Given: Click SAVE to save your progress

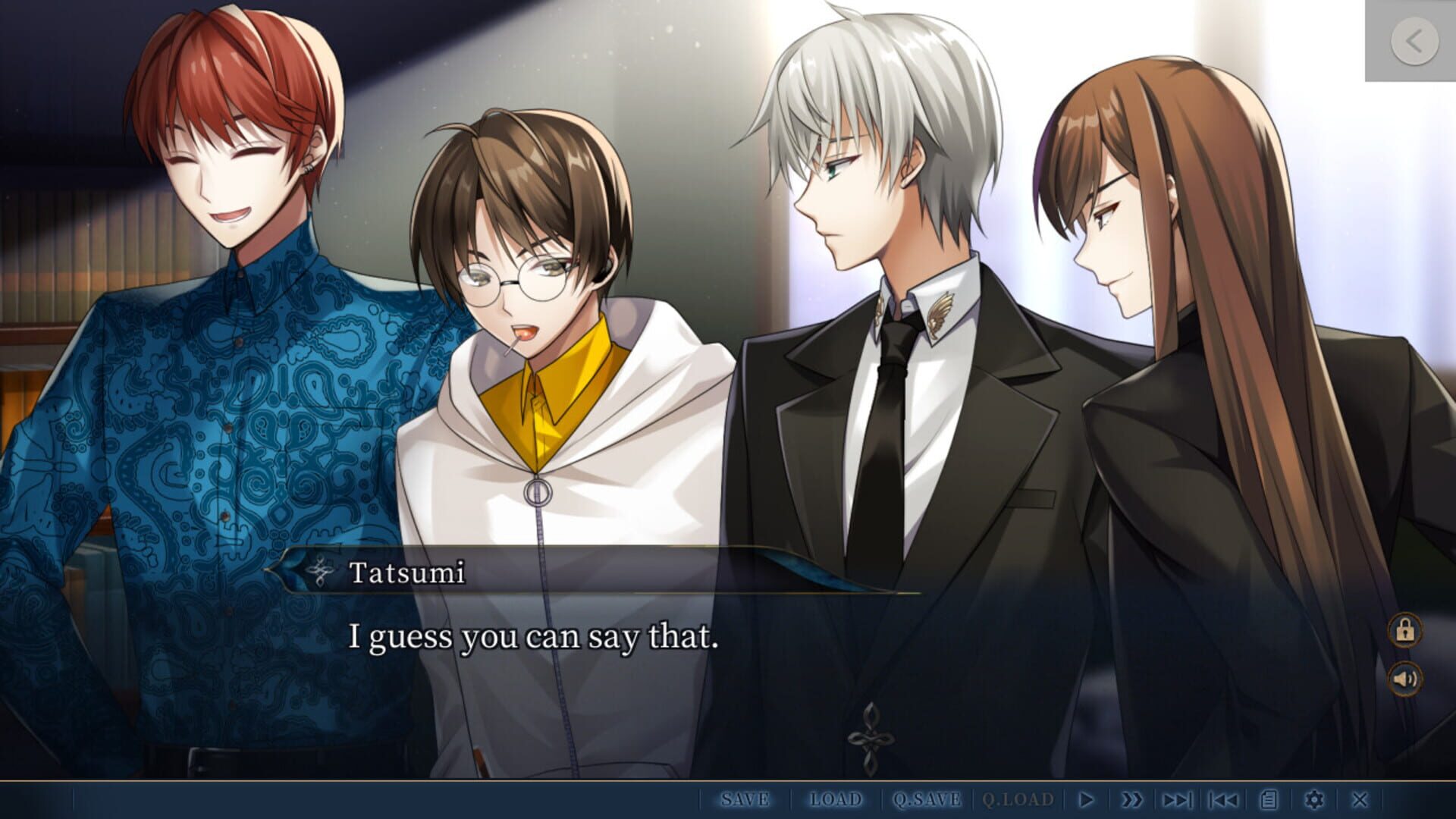Looking at the screenshot, I should [x=745, y=799].
